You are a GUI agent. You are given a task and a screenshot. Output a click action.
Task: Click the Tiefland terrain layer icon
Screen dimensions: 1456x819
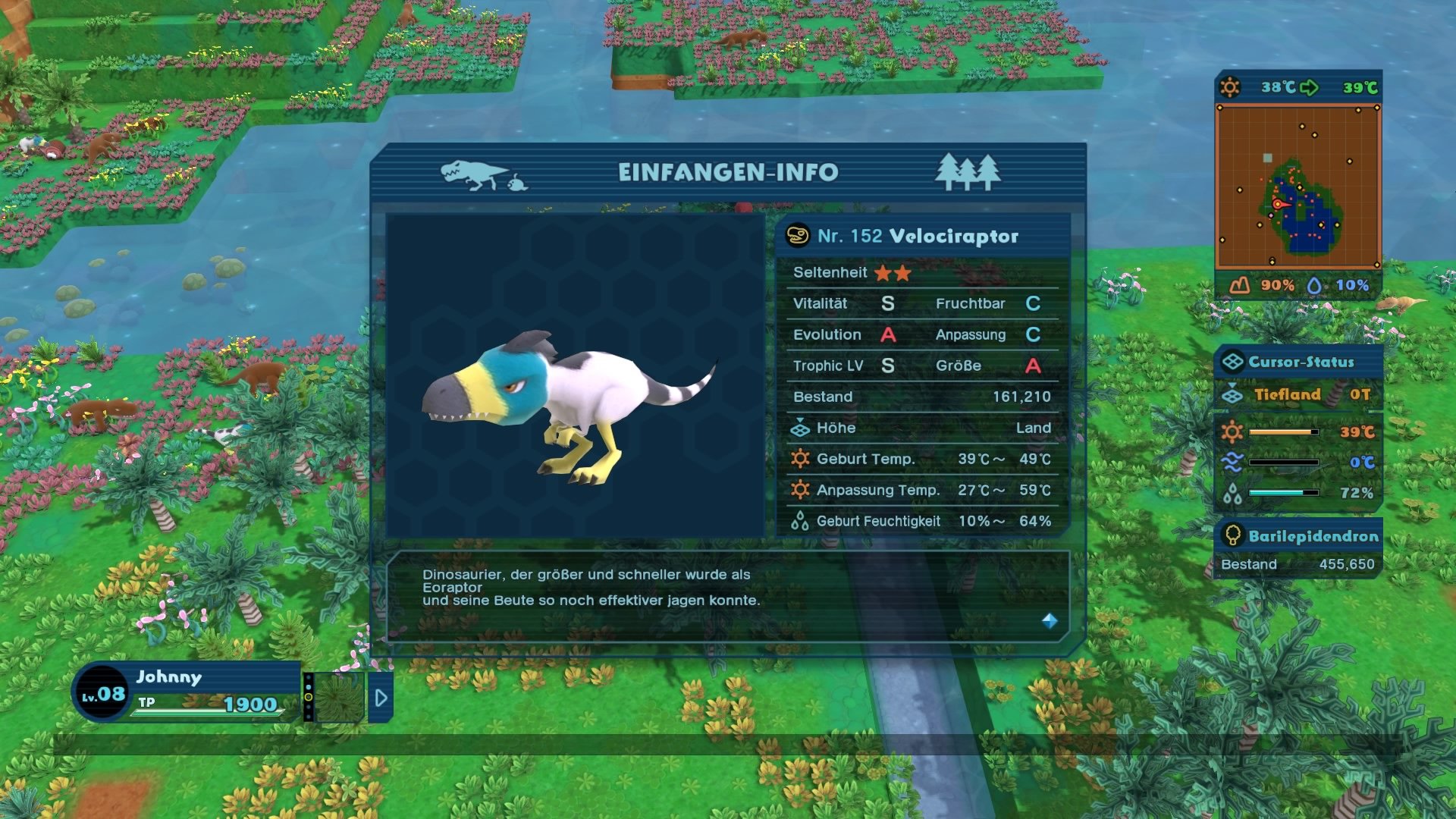(1232, 396)
